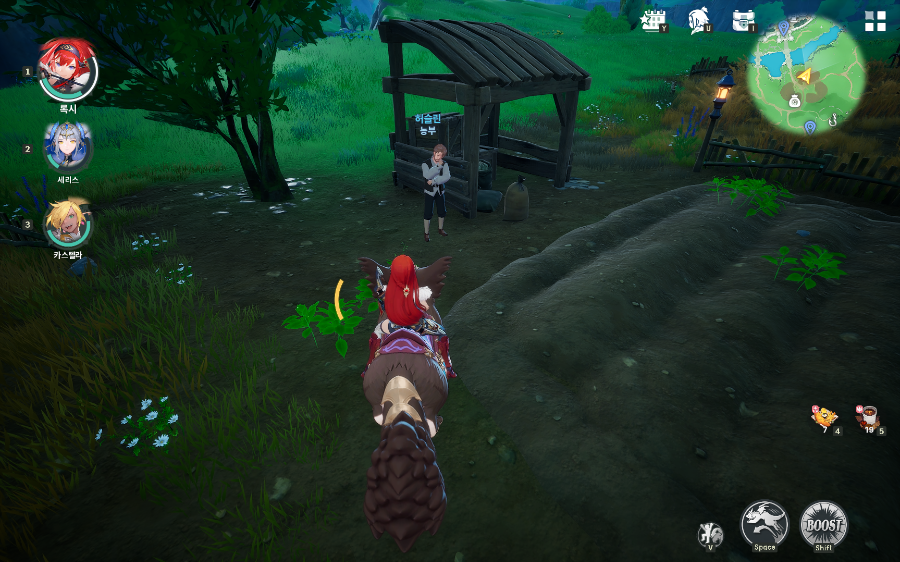Trigger the mount jump ability
Viewport: 900px width, 562px height.
[764, 523]
